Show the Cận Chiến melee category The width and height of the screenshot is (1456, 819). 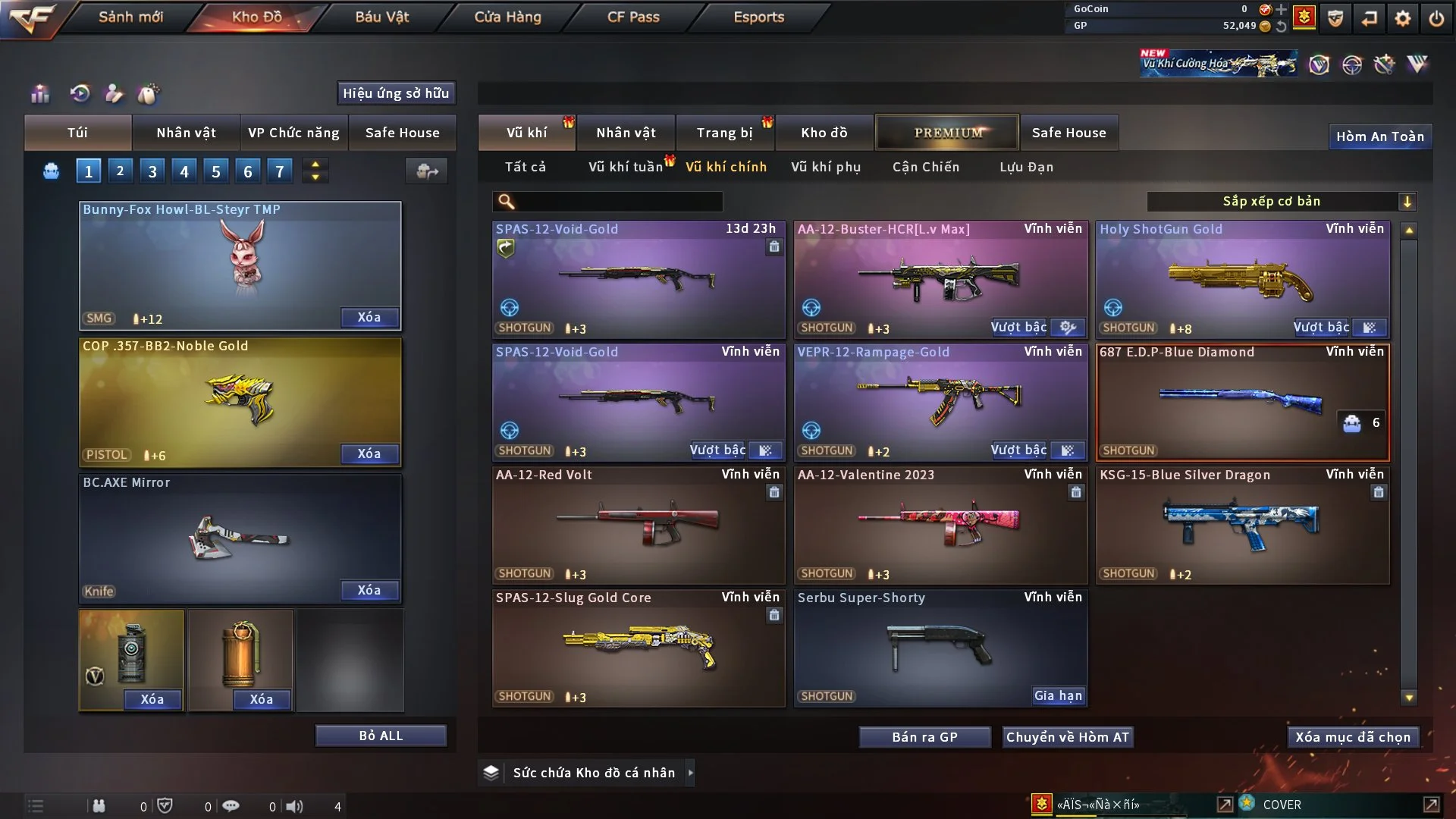point(925,167)
